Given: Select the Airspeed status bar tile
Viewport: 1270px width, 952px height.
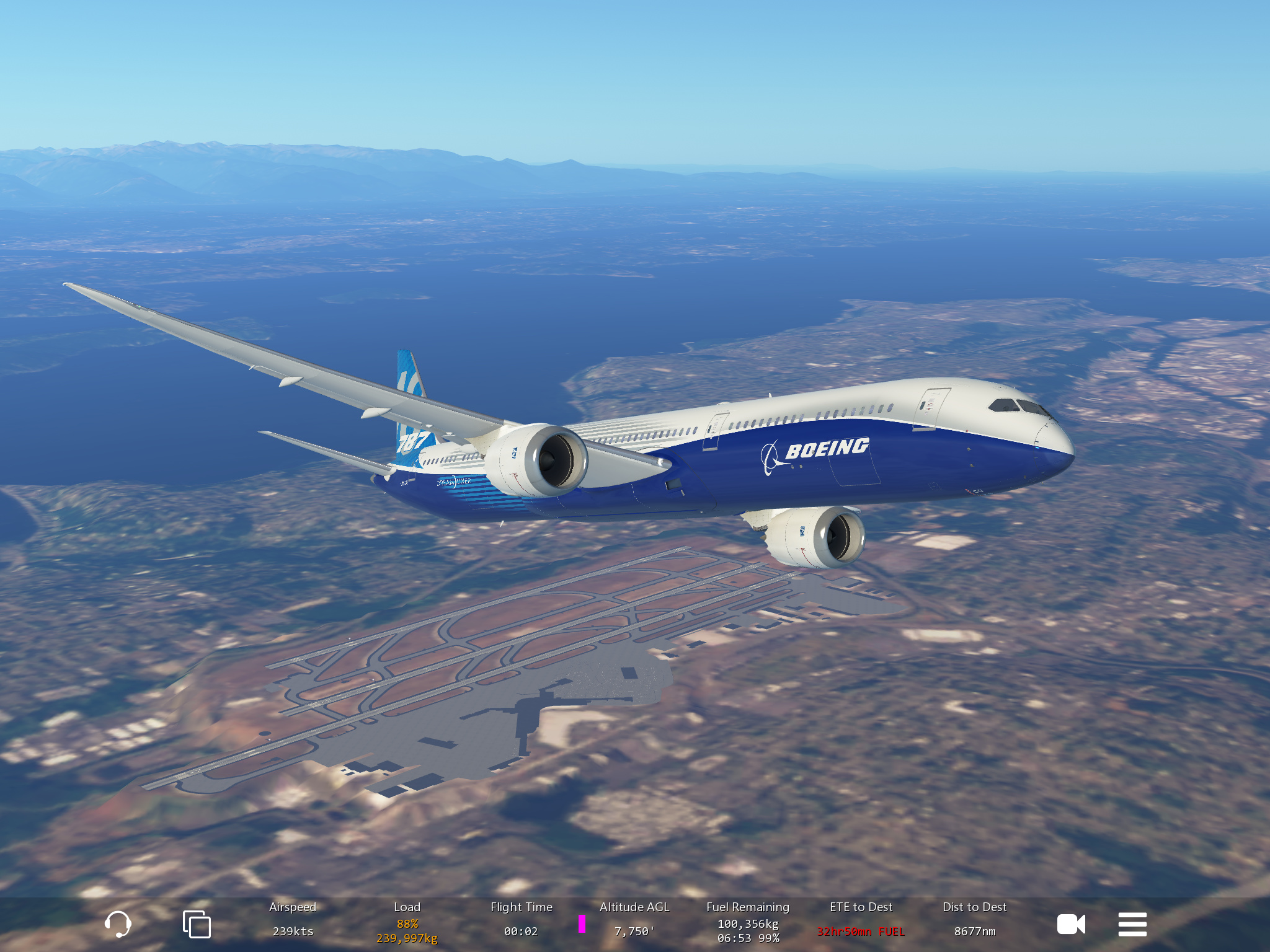Looking at the screenshot, I should point(293,921).
